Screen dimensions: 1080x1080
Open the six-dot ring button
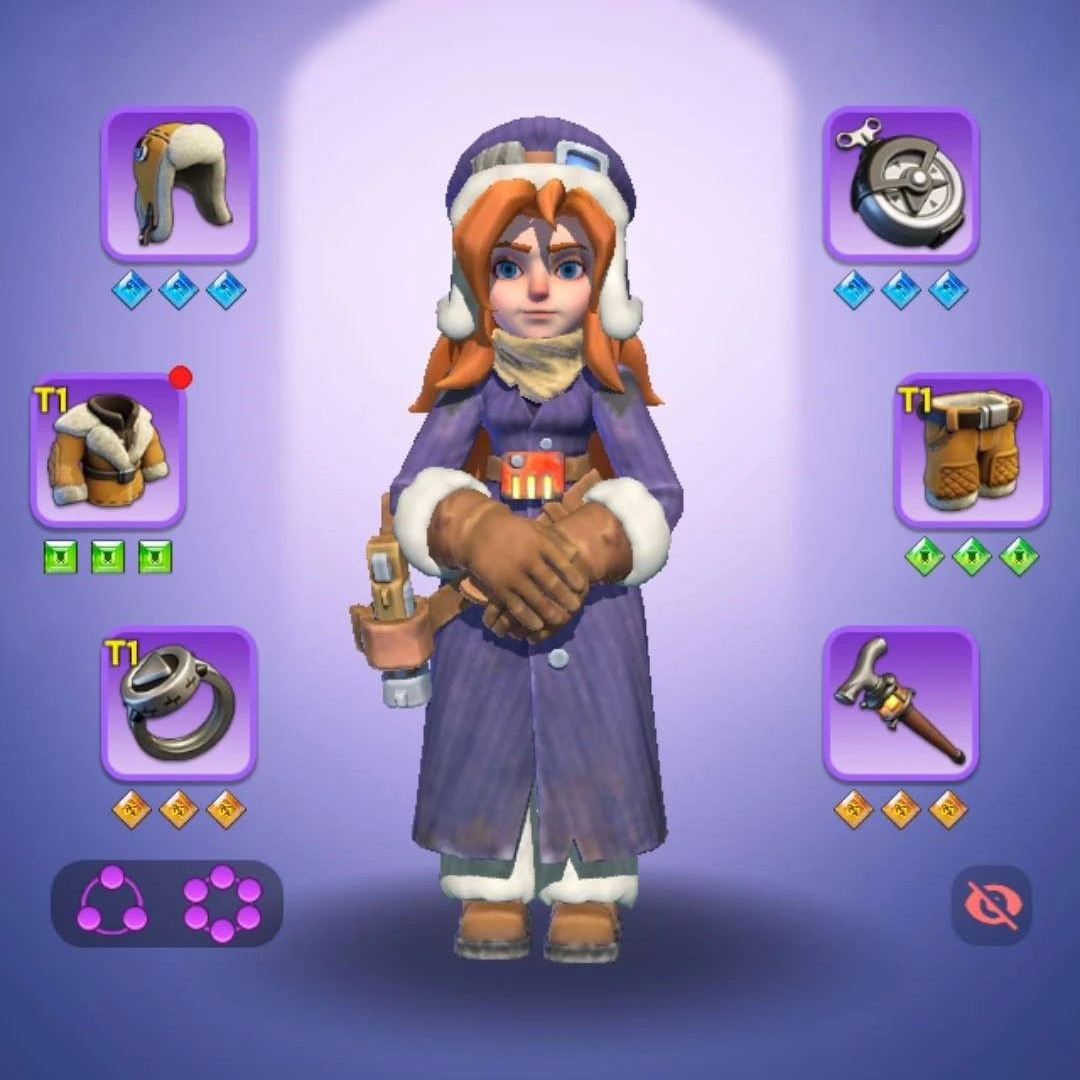(x=222, y=902)
